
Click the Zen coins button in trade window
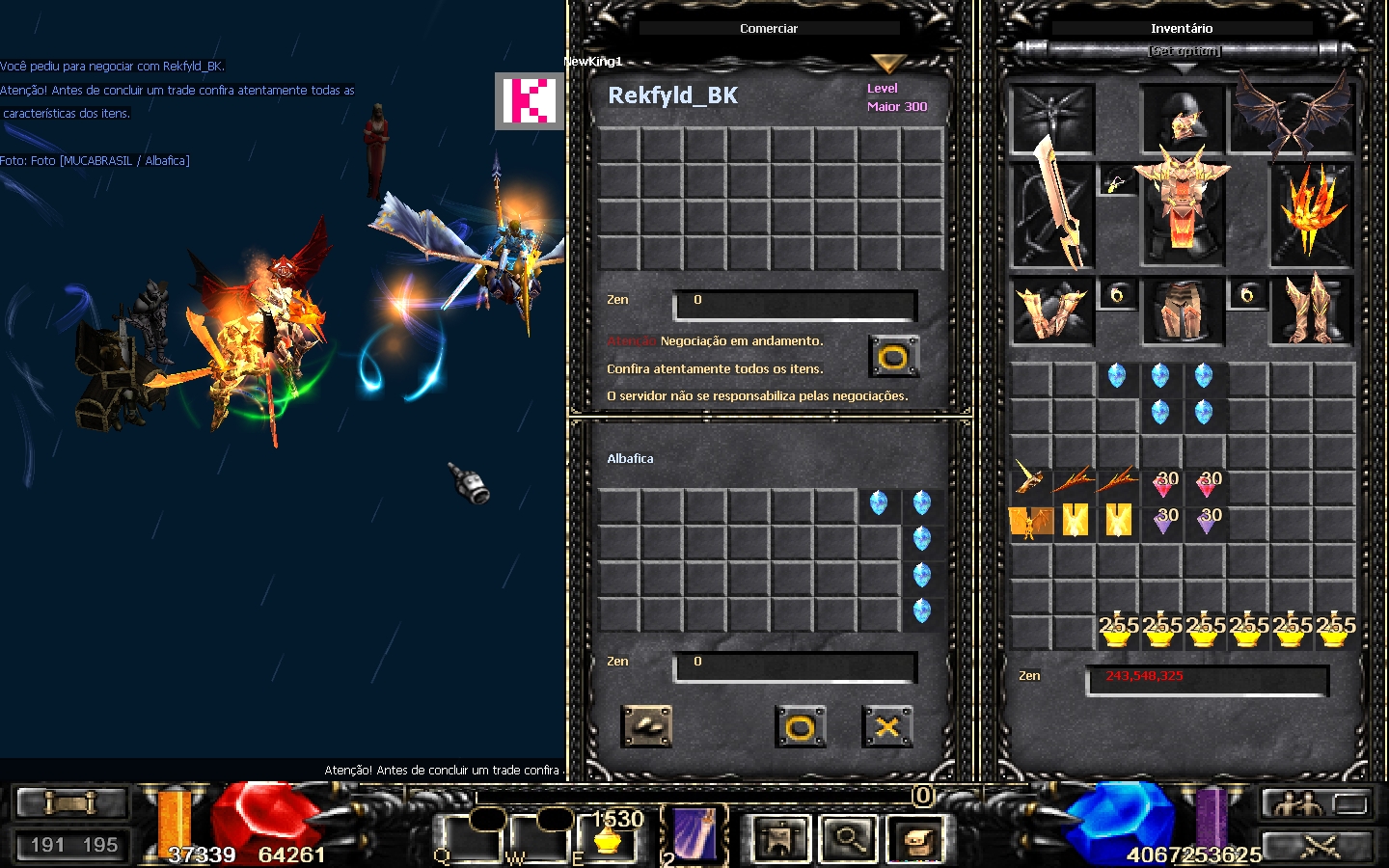click(646, 726)
